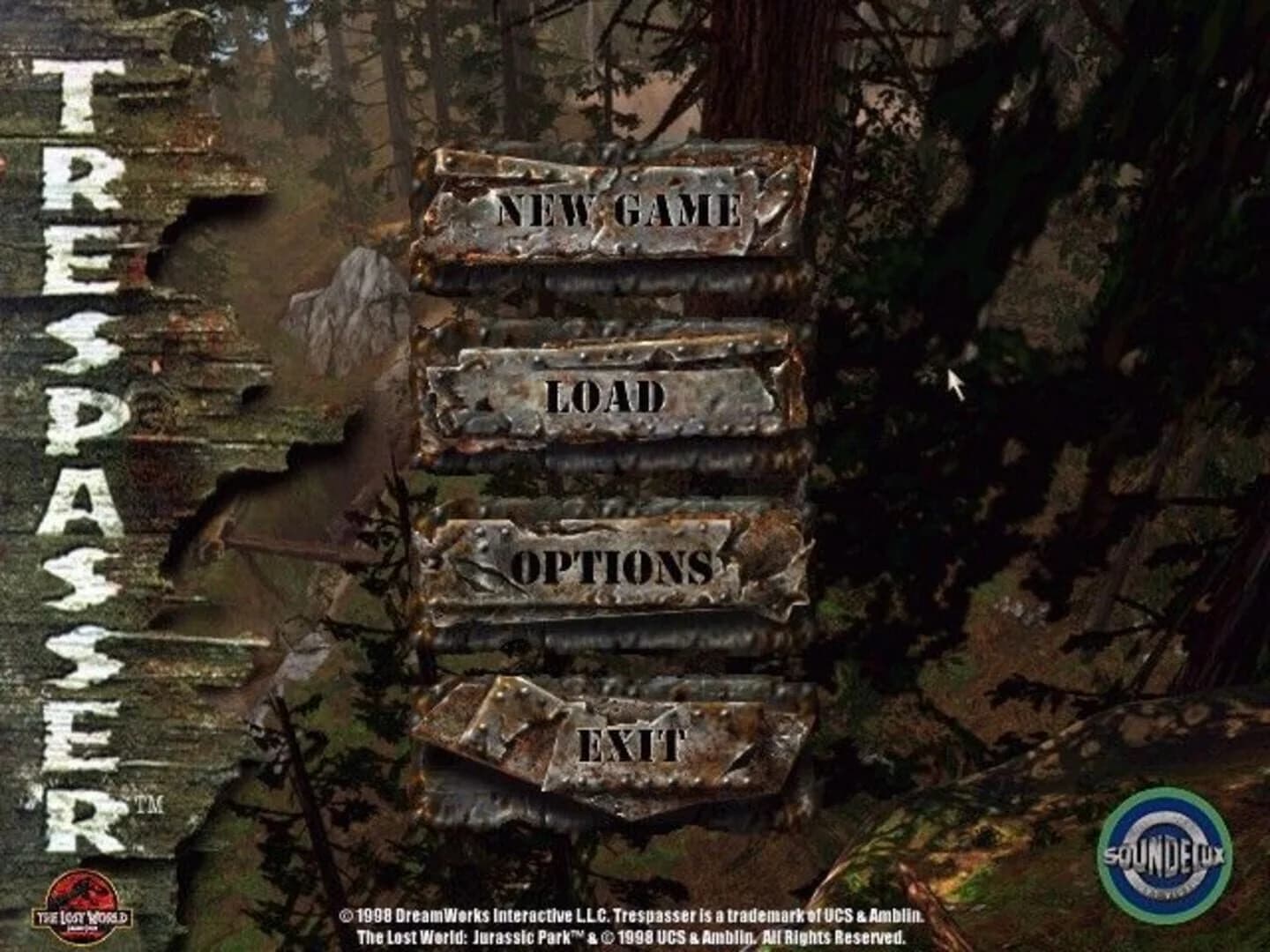Viewport: 1270px width, 952px height.
Task: Click the UCS & Amblin rights notice
Action: (x=633, y=936)
